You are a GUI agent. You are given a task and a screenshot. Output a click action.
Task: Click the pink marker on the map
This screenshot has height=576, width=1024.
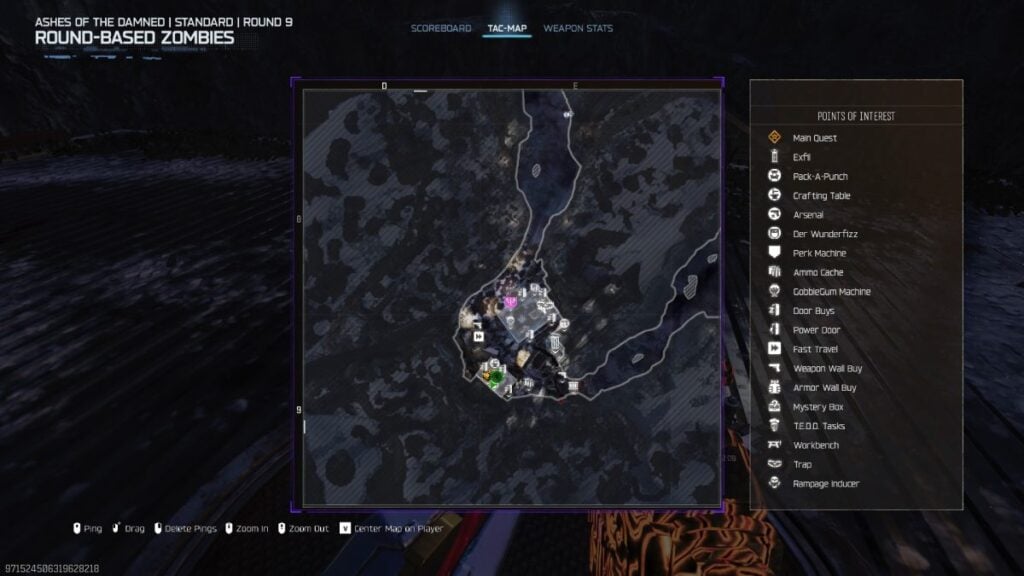[511, 300]
